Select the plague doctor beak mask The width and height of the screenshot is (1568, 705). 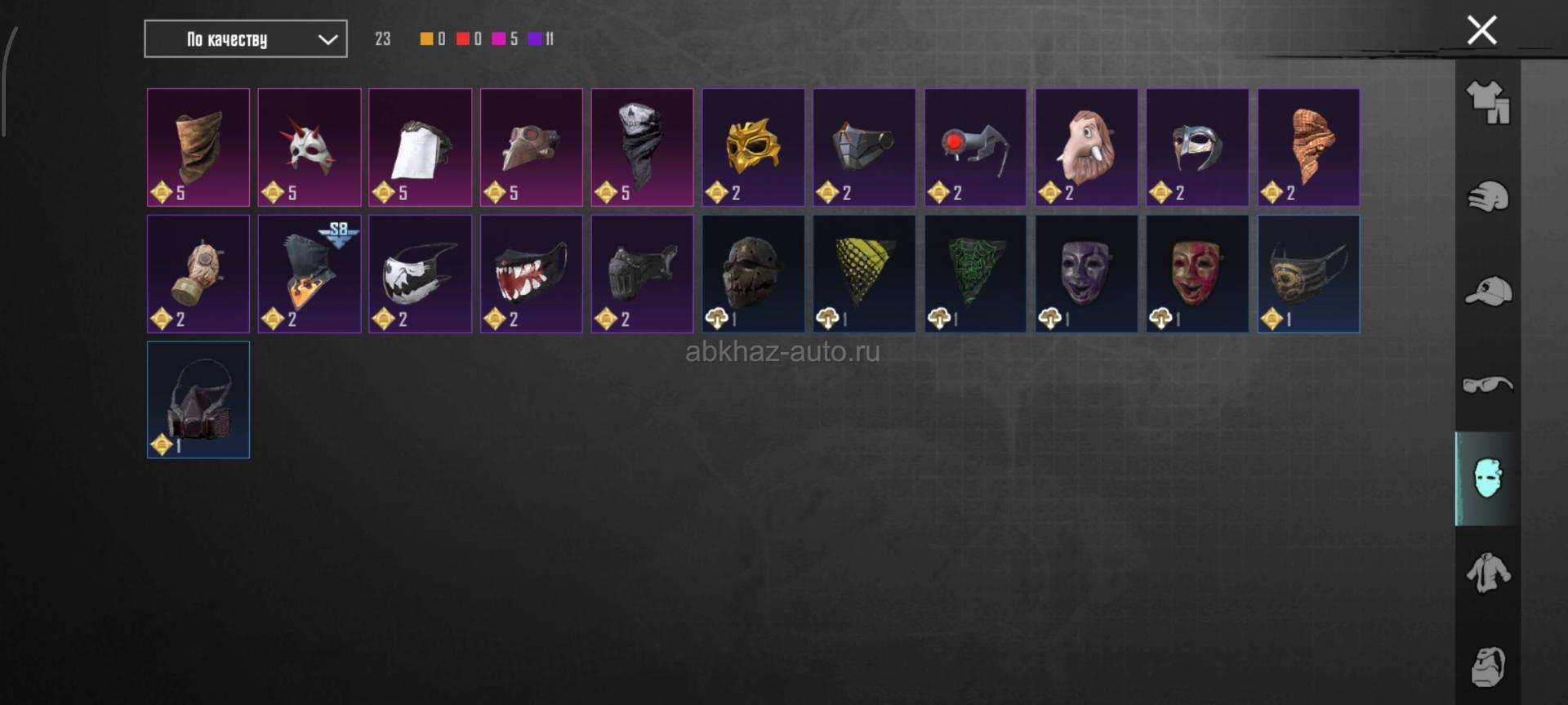531,147
